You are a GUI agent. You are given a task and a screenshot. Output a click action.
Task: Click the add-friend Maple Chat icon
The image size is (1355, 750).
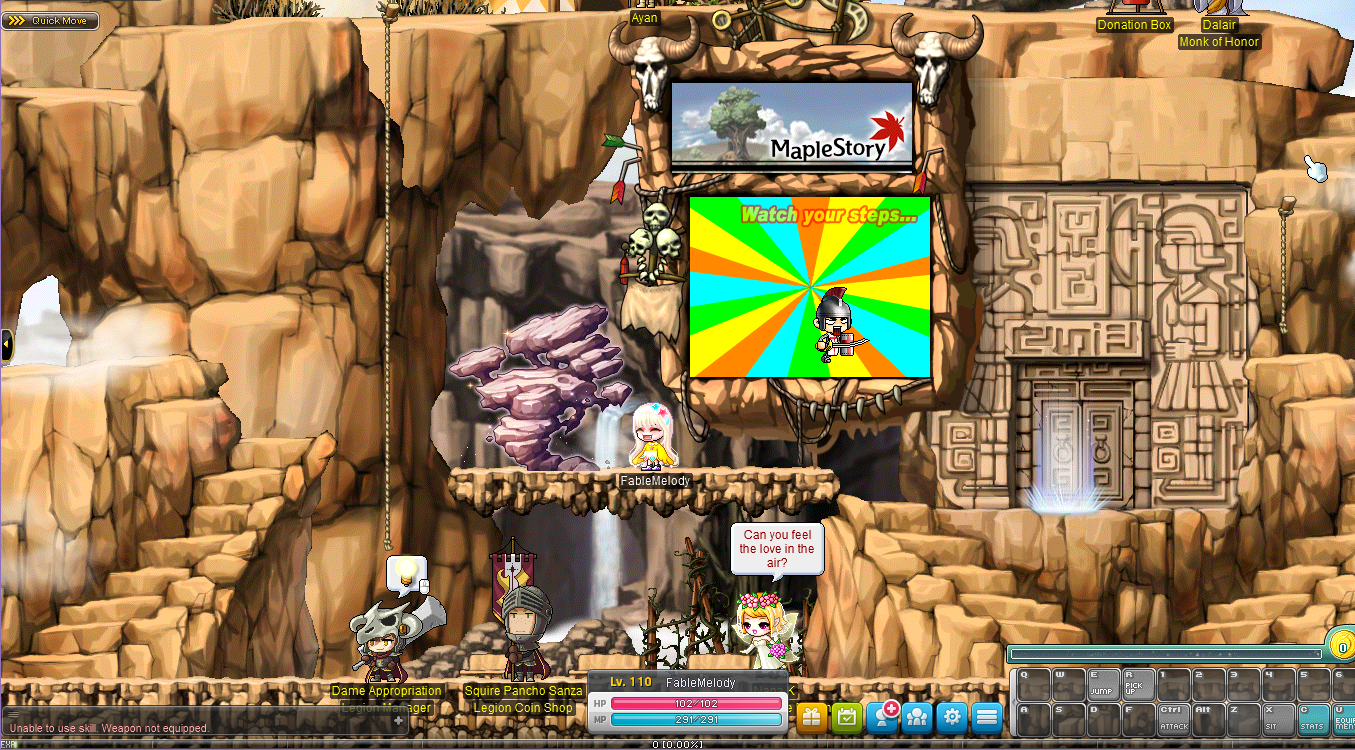[x=881, y=717]
